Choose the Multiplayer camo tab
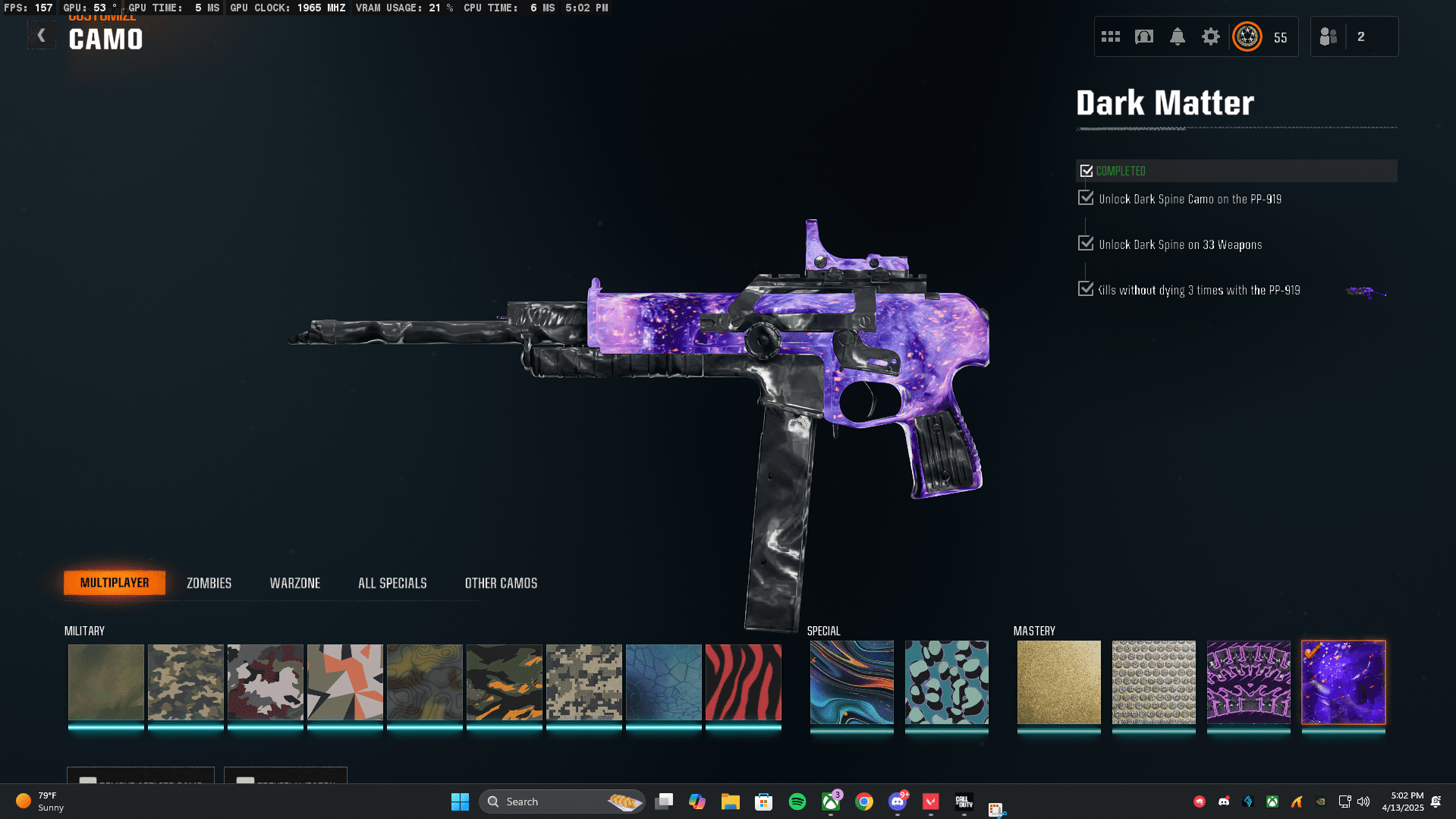 point(115,583)
